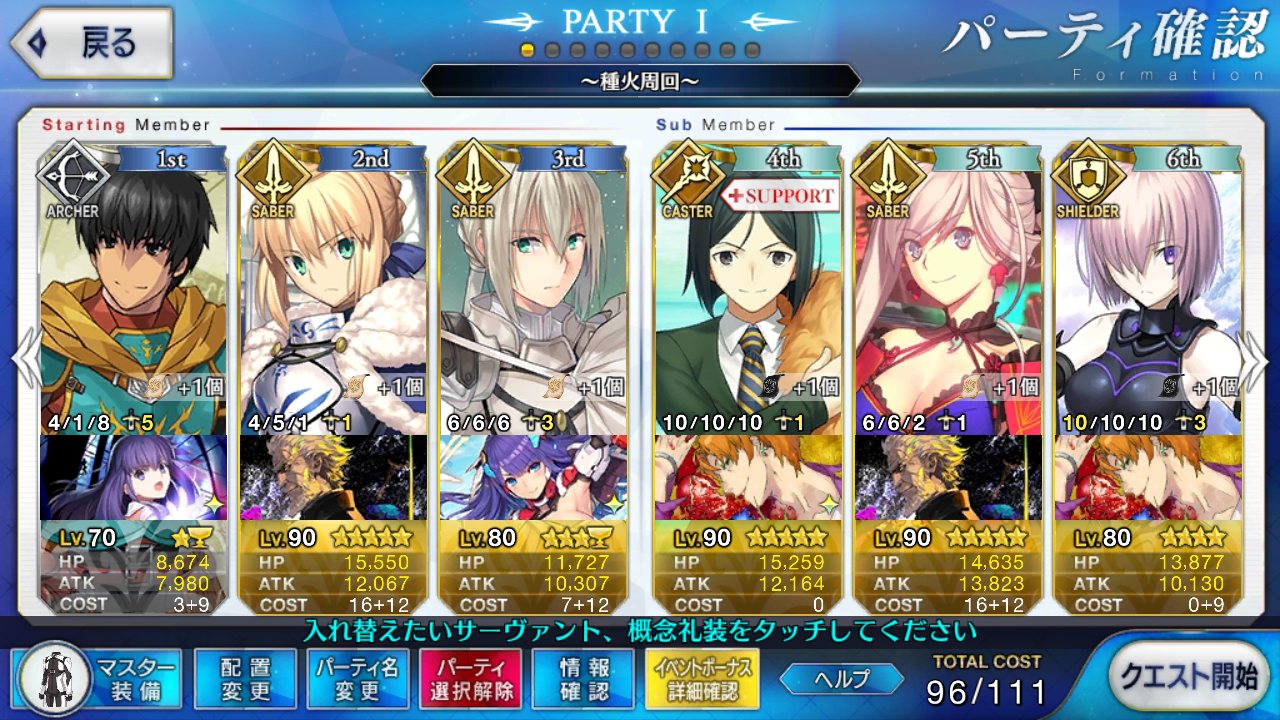This screenshot has width=1280, height=720.
Task: Select the 6th slot Shielder card
Action: pyautogui.click(x=1148, y=290)
